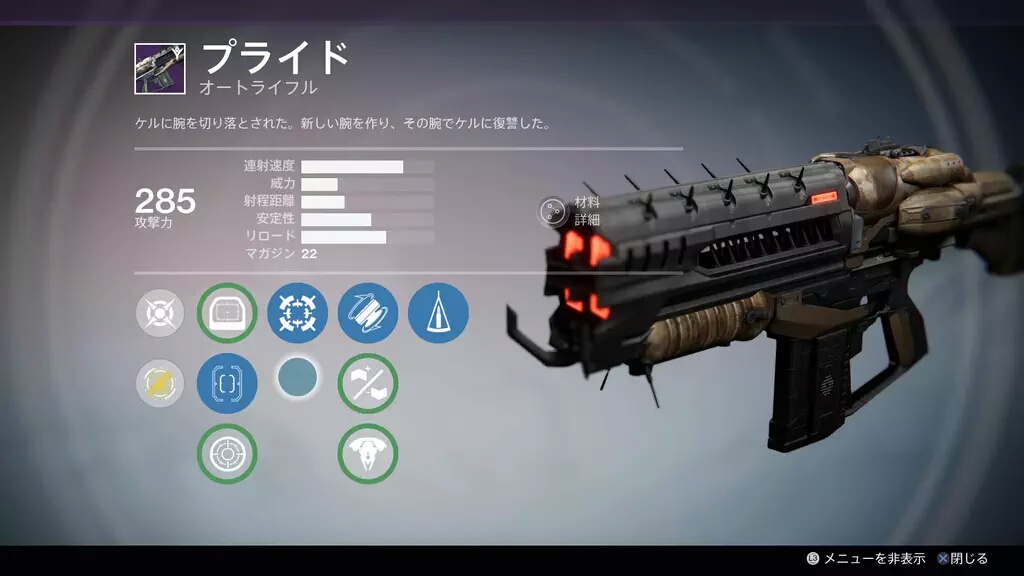Select the horned skull perk icon

click(x=368, y=454)
